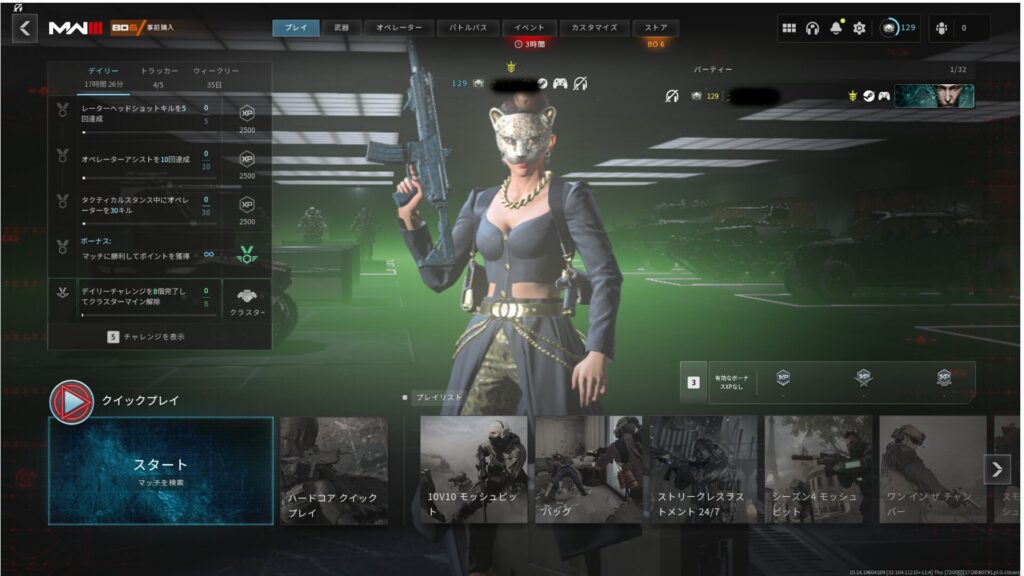Open the ストア tab
Viewport: 1024px width, 576px height.
coord(656,28)
